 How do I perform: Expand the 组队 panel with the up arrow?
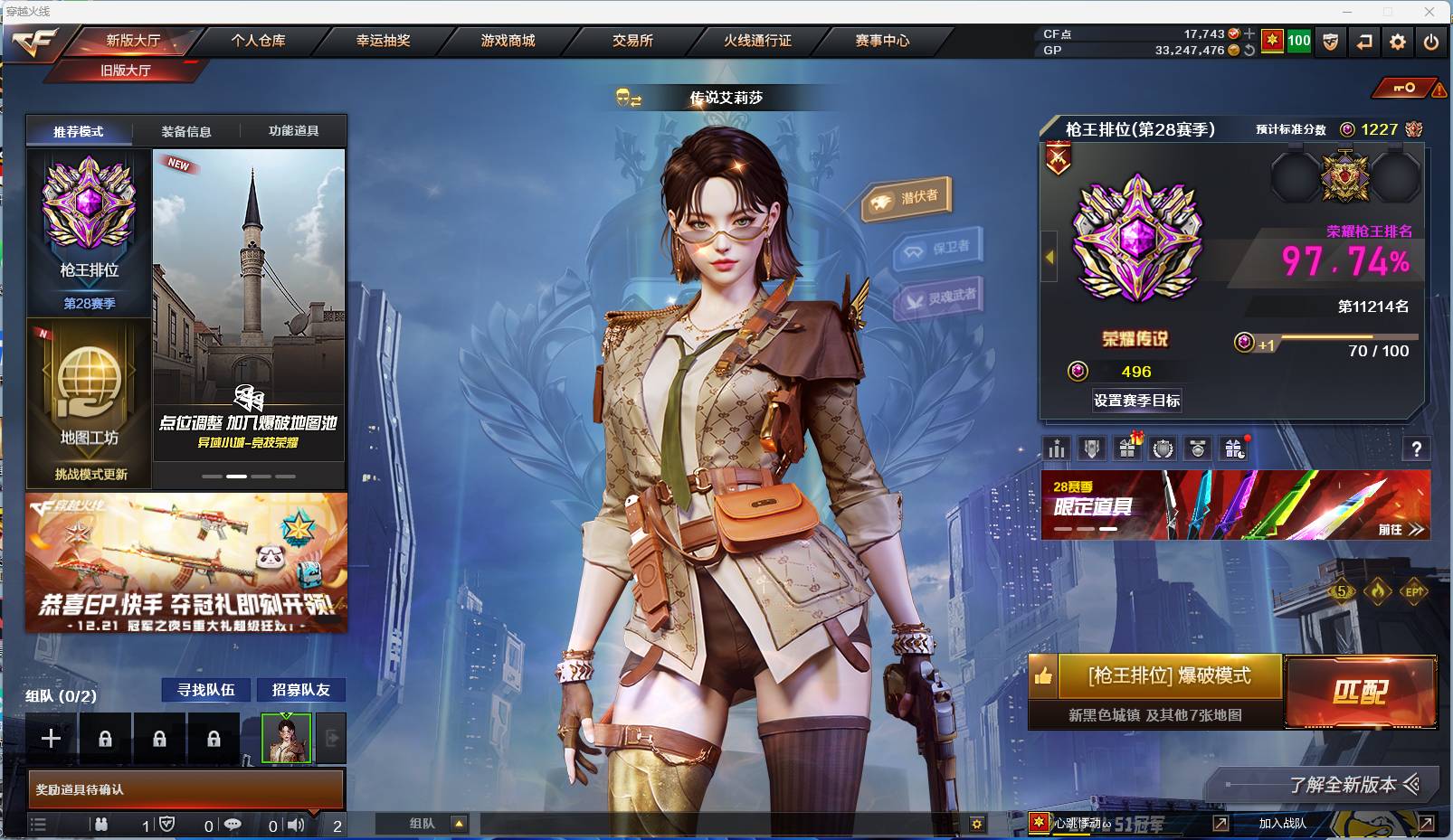(x=461, y=824)
